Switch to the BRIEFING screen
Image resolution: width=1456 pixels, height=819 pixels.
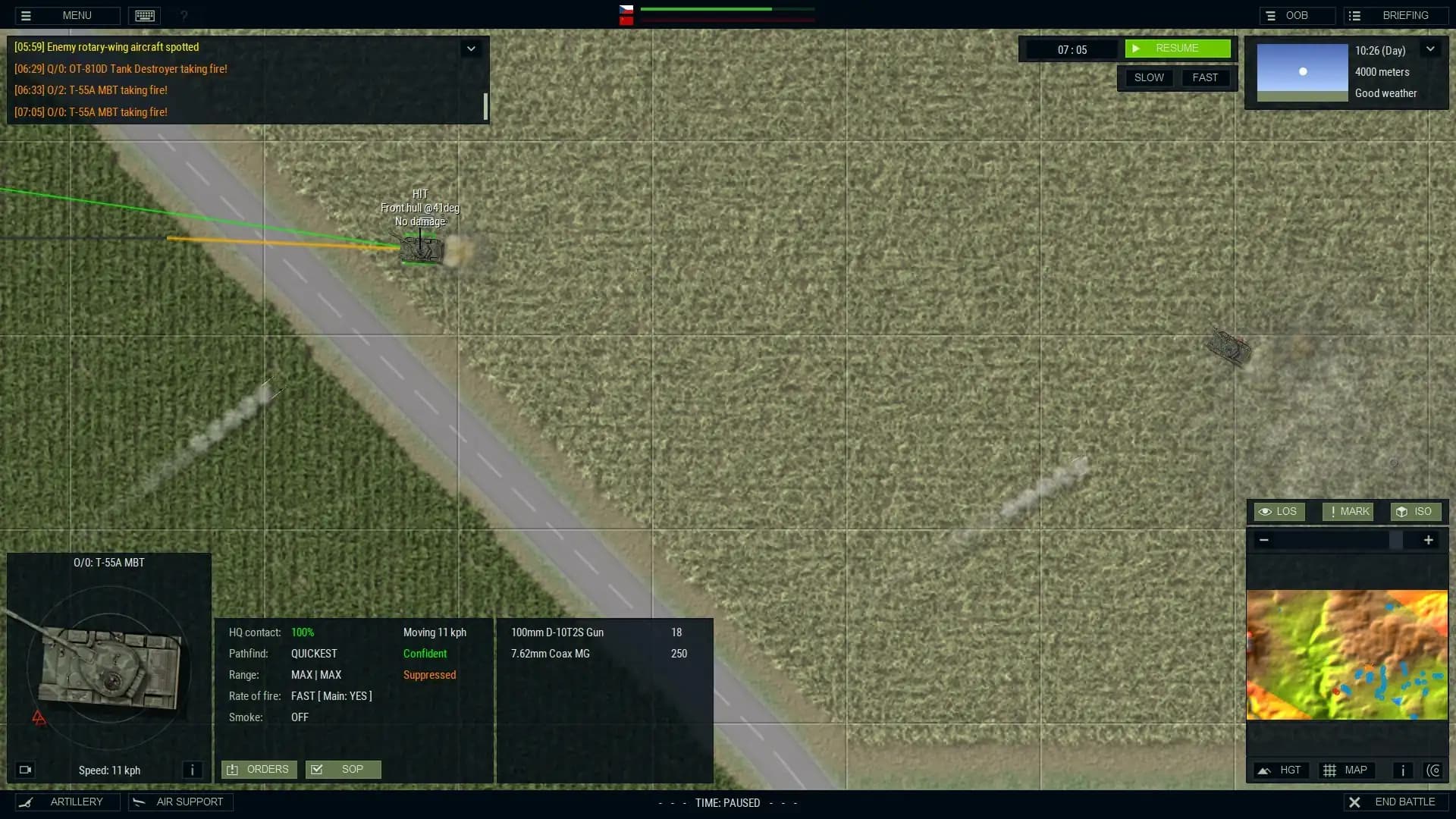(1395, 15)
